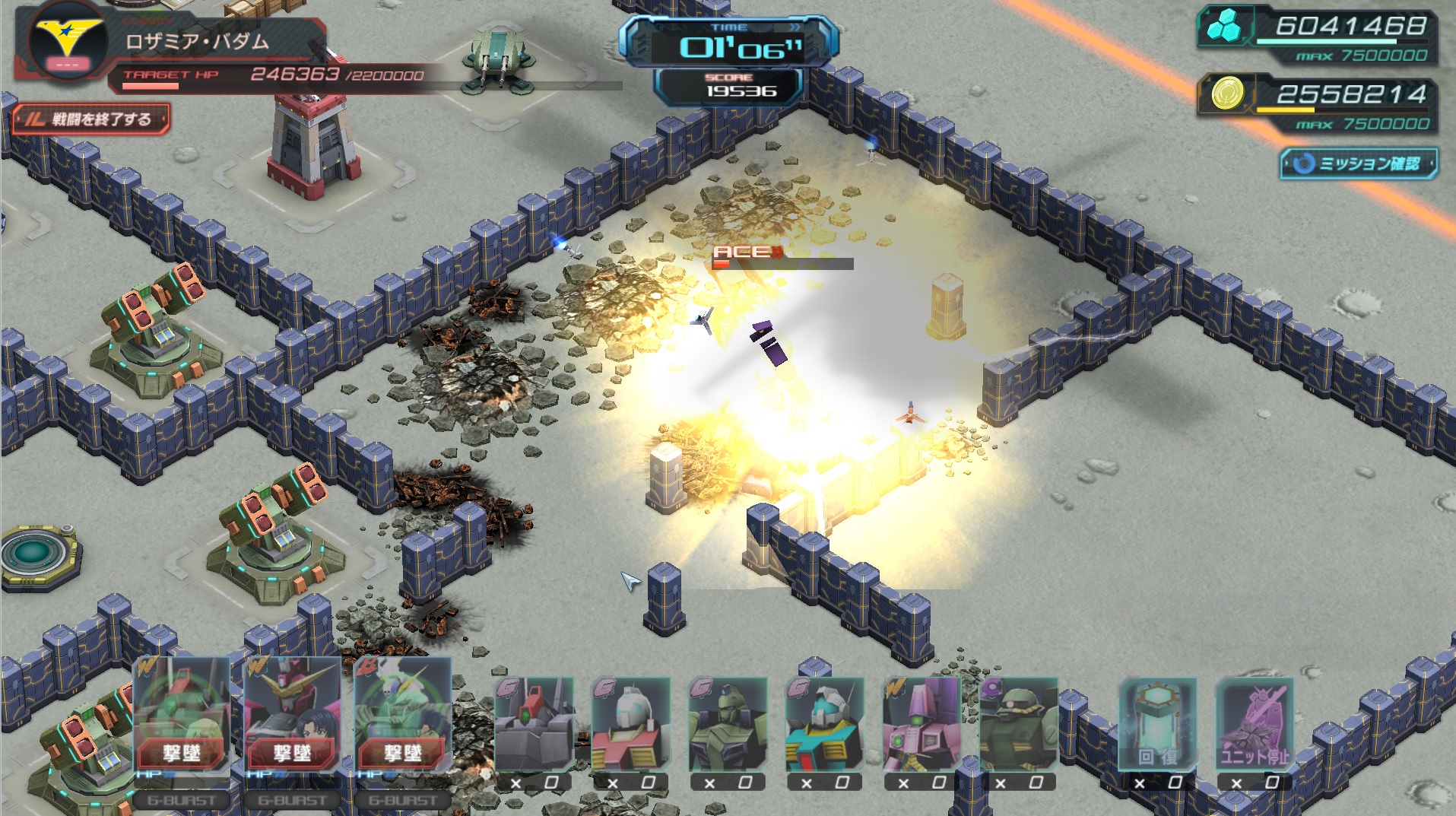1456x816 pixels.
Task: Select the destroyed red Gundam ace portrait
Action: coord(292,715)
